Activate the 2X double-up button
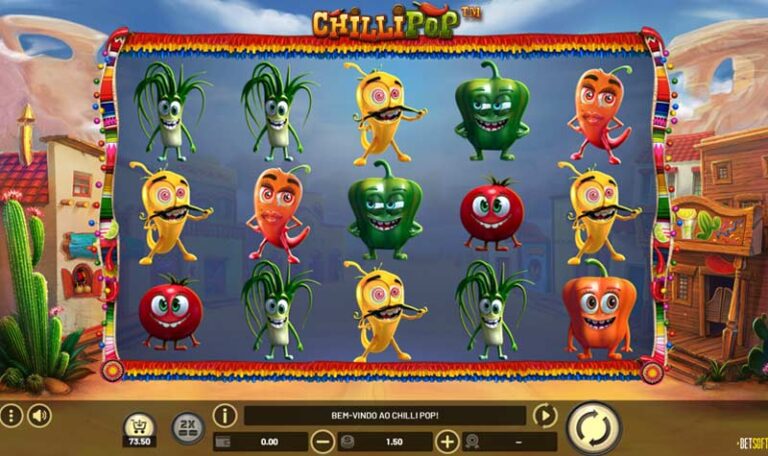 [187, 427]
